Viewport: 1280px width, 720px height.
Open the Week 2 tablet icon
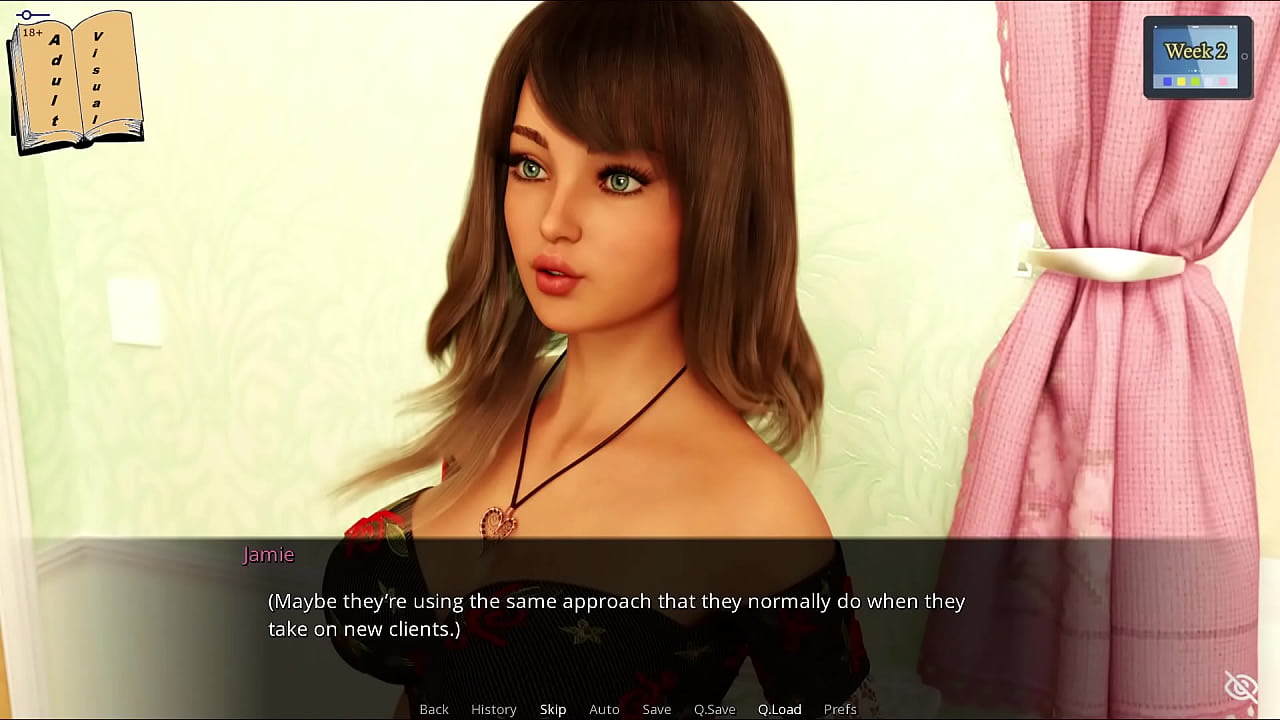(x=1197, y=57)
